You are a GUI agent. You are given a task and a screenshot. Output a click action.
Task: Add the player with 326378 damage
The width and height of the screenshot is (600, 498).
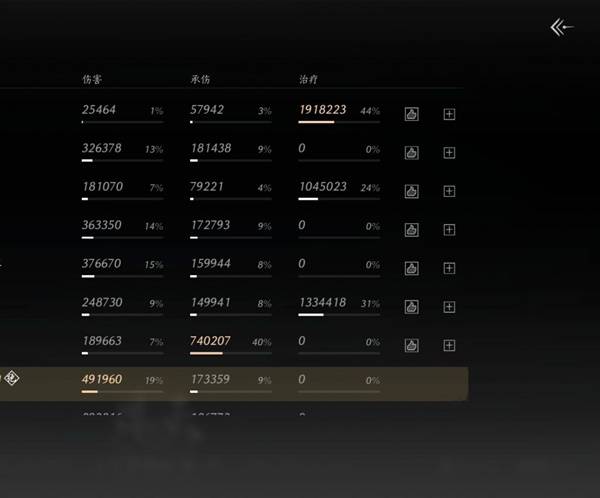(x=449, y=153)
